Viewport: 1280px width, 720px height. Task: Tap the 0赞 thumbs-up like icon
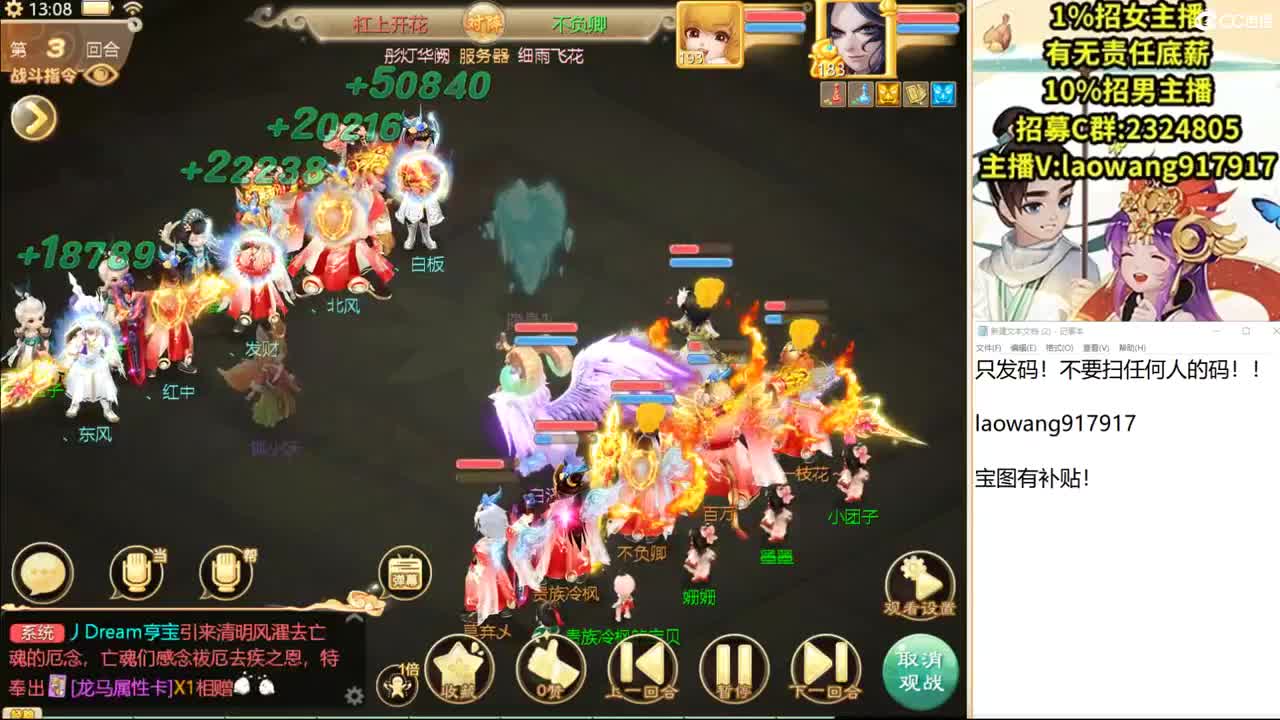(552, 669)
